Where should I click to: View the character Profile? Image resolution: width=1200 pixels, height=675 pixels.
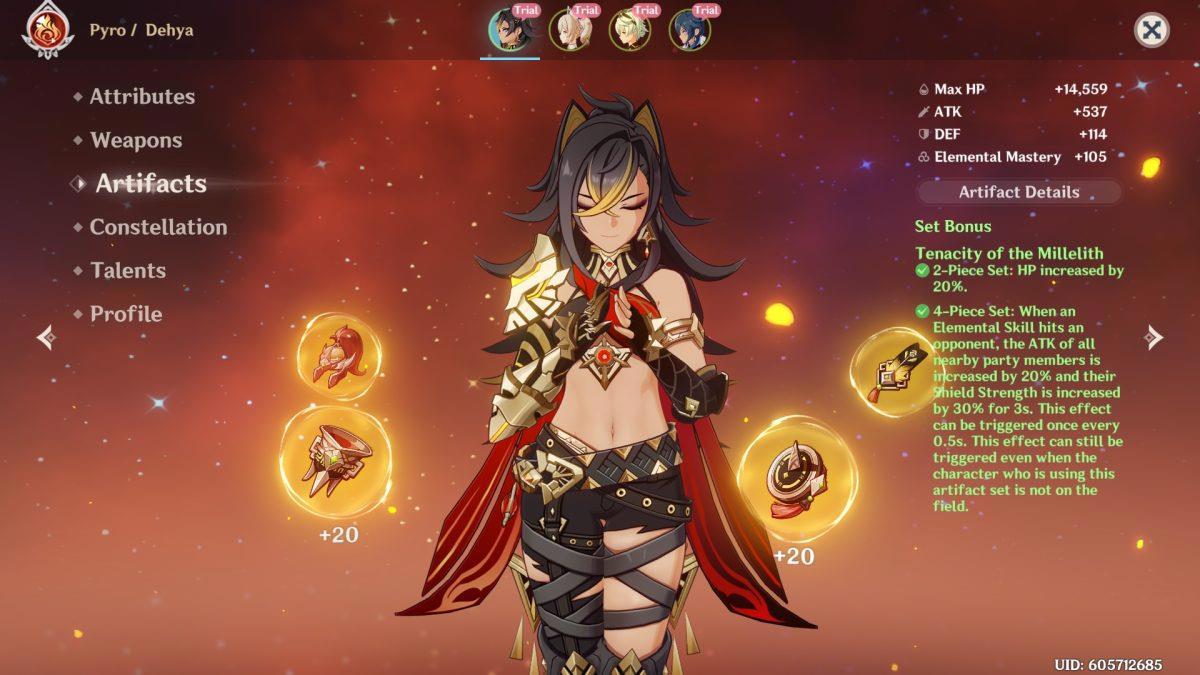coord(126,314)
